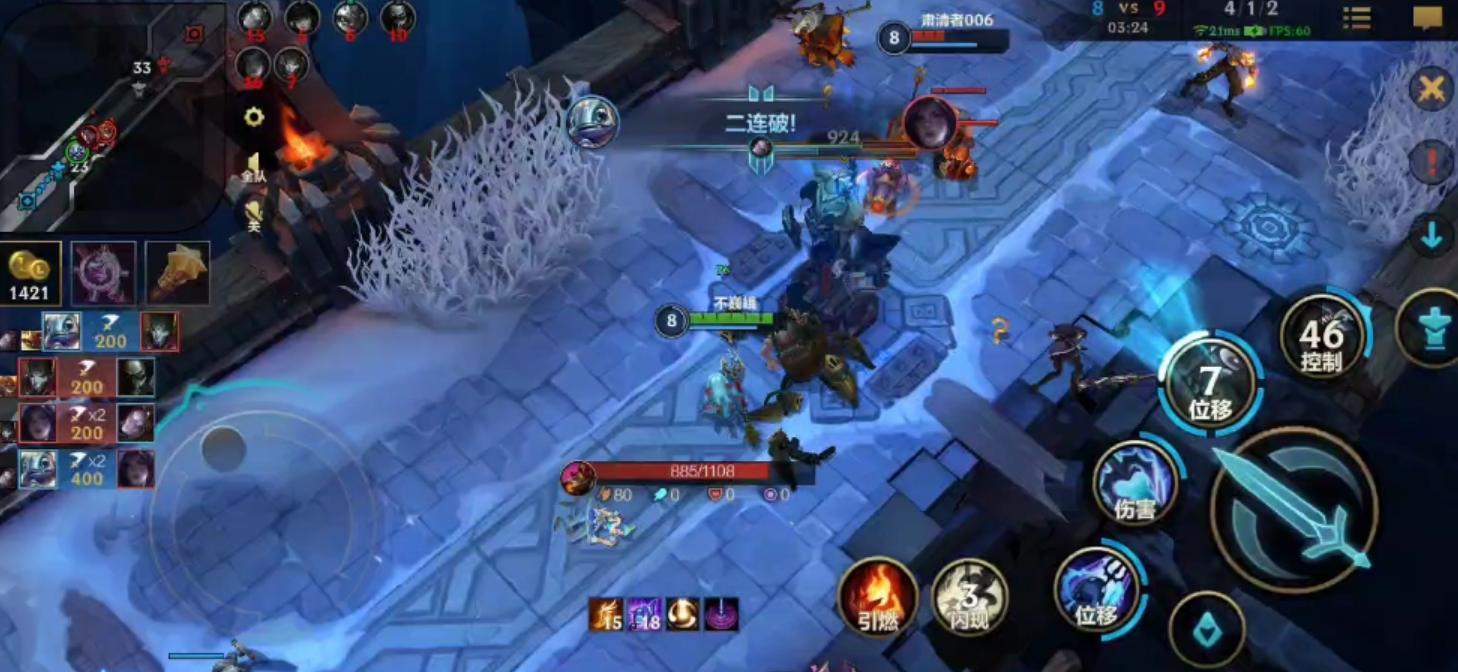This screenshot has width=1458, height=672.
Task: Toggle the microphone icon marked 关
Action: point(254,214)
